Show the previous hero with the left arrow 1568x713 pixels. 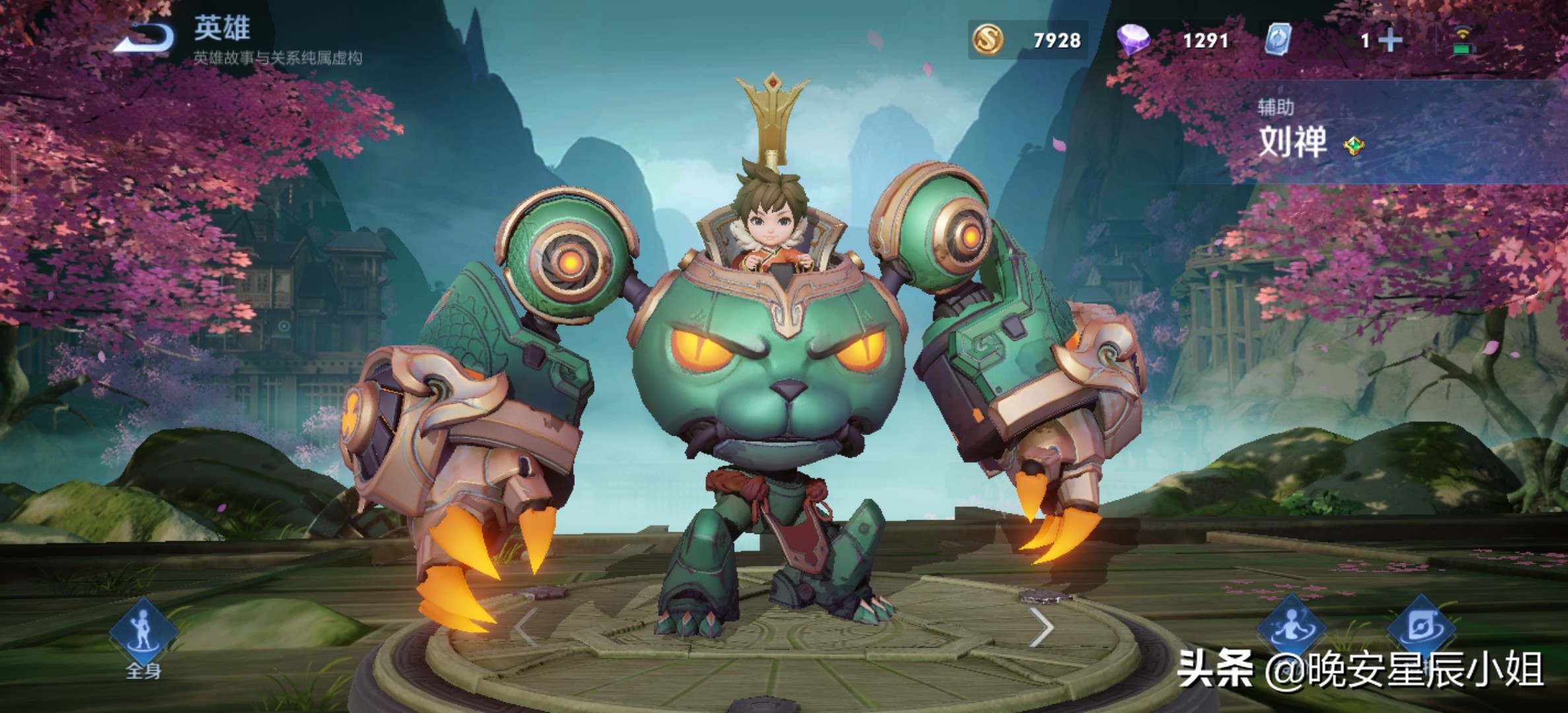click(x=526, y=628)
